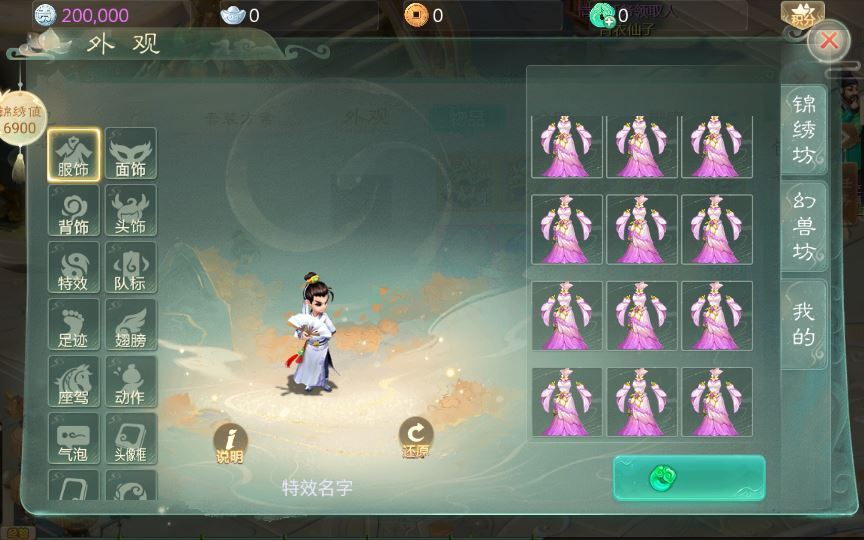Close the 外观 appearance panel
The height and width of the screenshot is (540, 864).
coord(829,40)
